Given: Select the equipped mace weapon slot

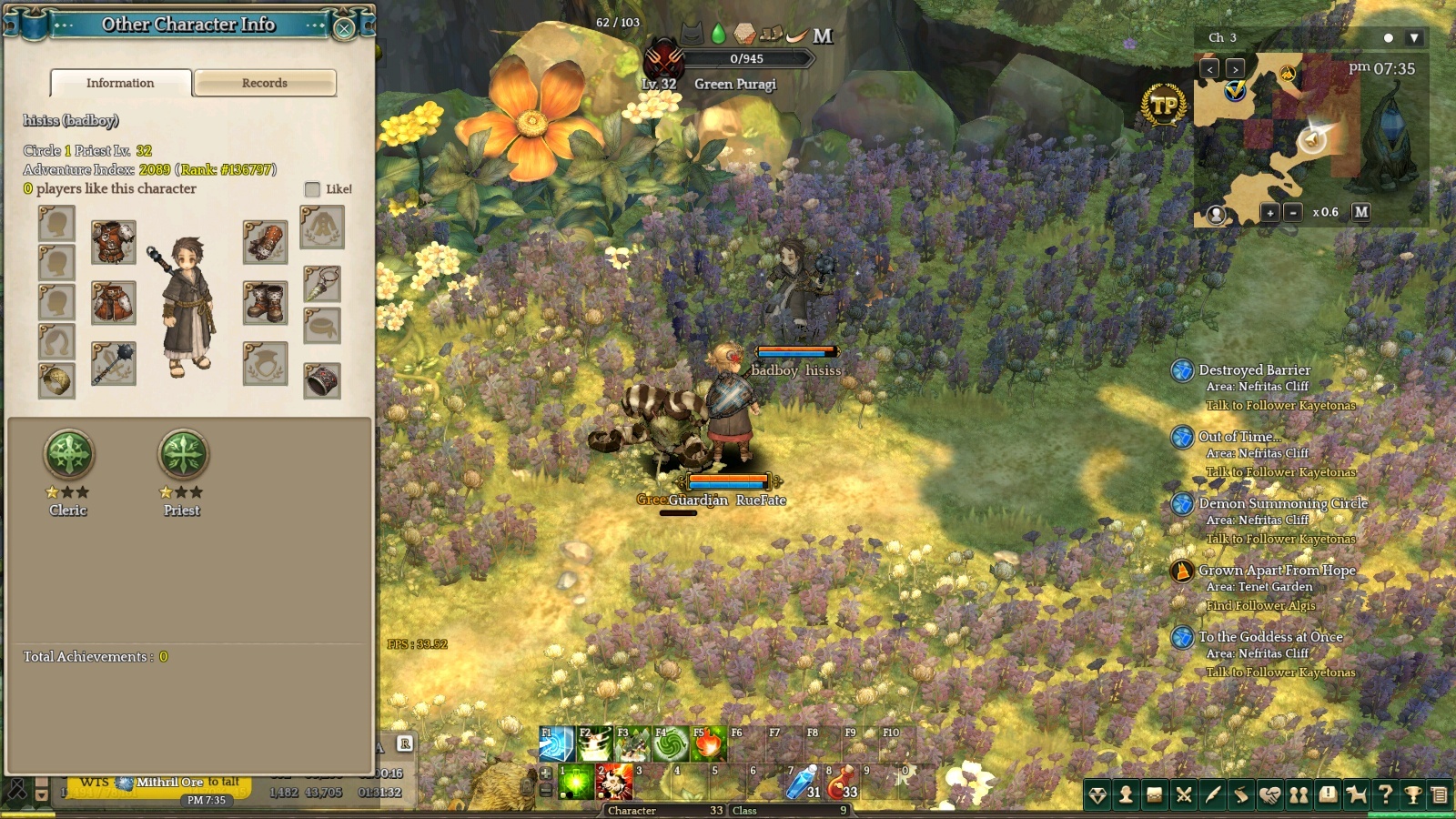Looking at the screenshot, I should click(x=114, y=363).
